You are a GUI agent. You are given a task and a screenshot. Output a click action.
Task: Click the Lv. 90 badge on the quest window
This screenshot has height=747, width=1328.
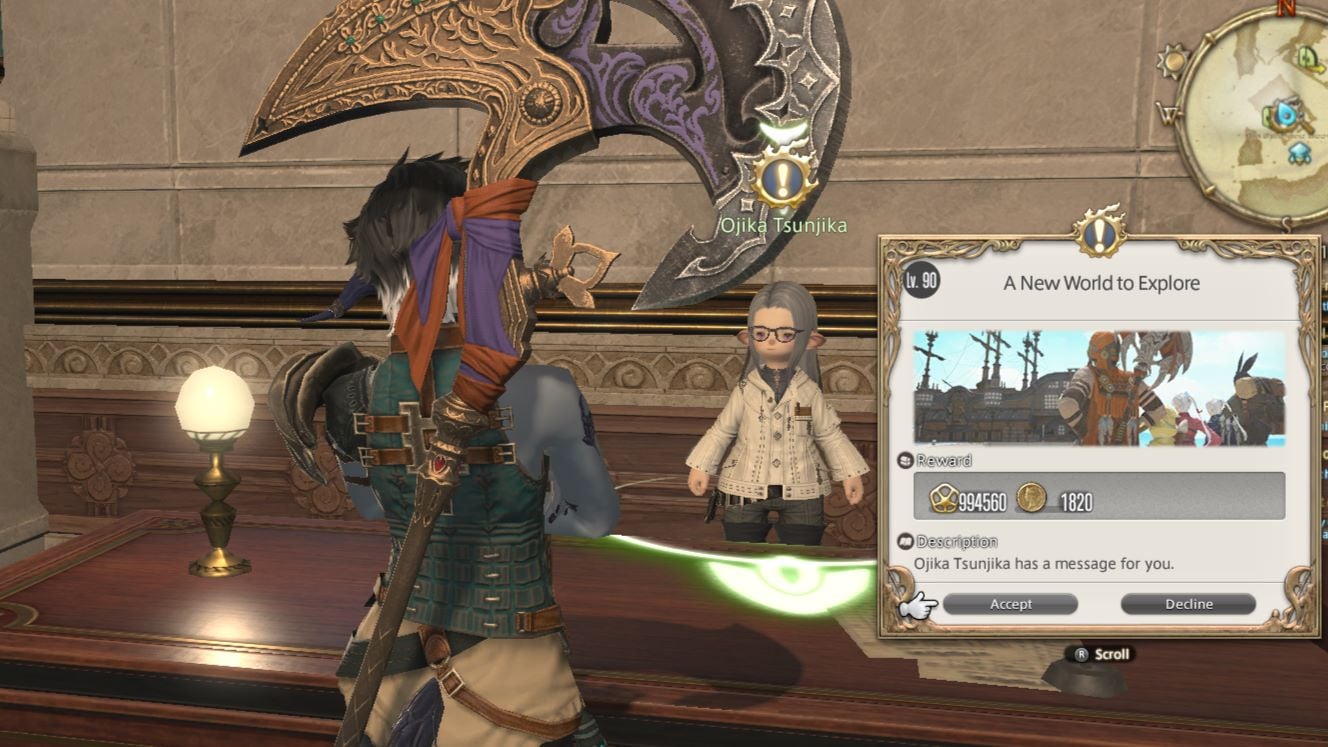(x=921, y=280)
